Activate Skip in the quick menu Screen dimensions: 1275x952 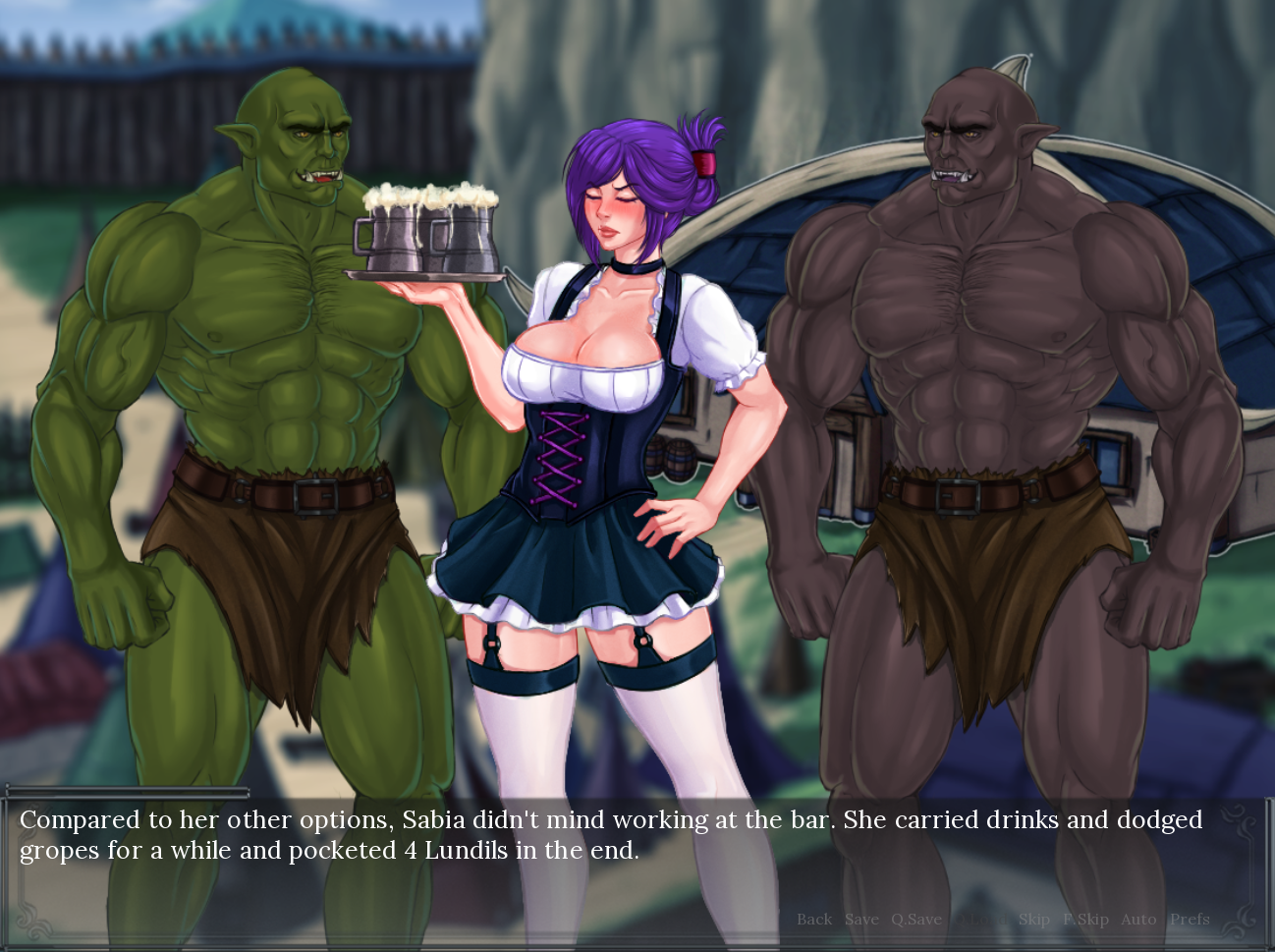click(1033, 920)
